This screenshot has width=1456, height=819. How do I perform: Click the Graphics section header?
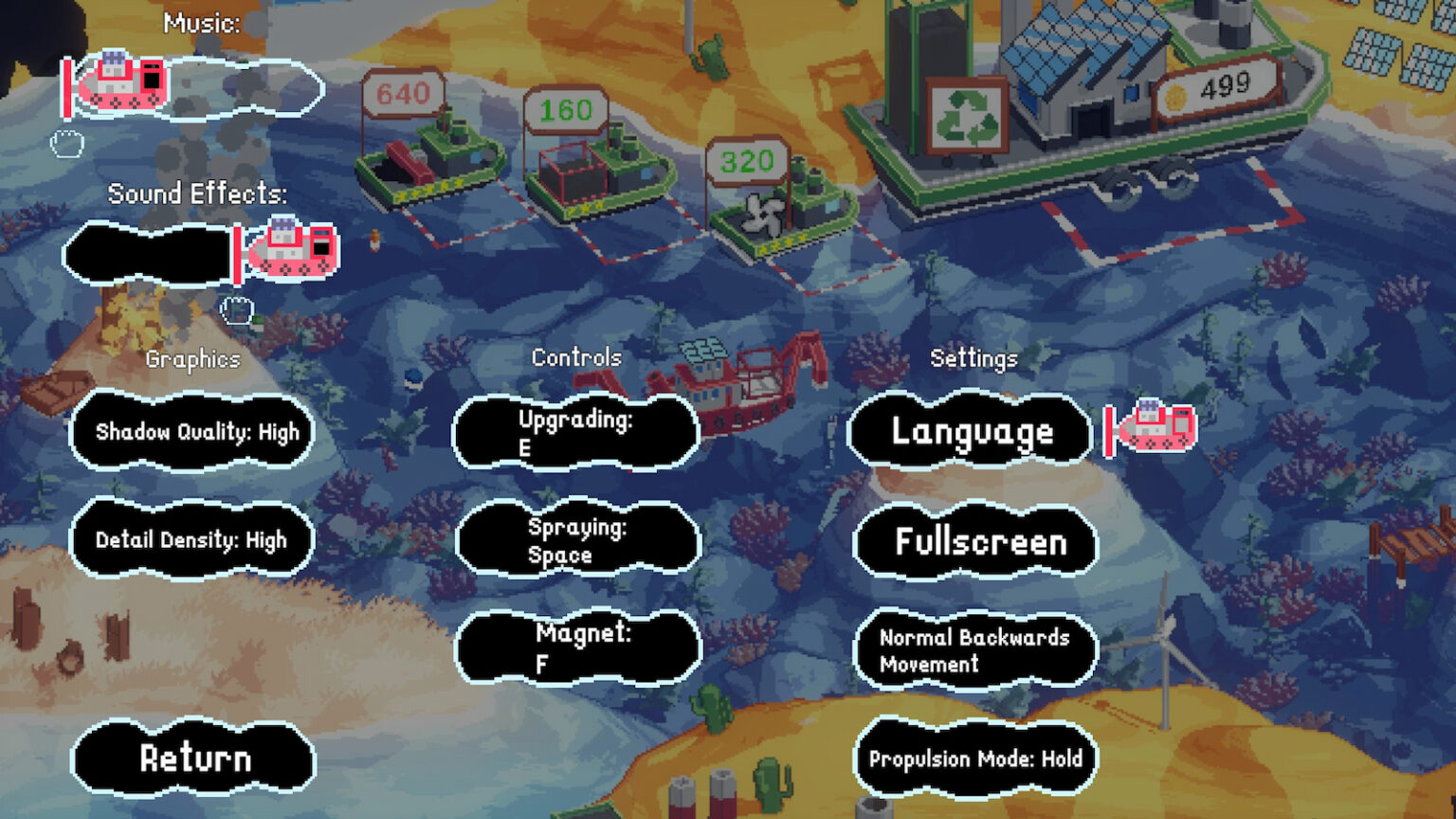tap(192, 359)
